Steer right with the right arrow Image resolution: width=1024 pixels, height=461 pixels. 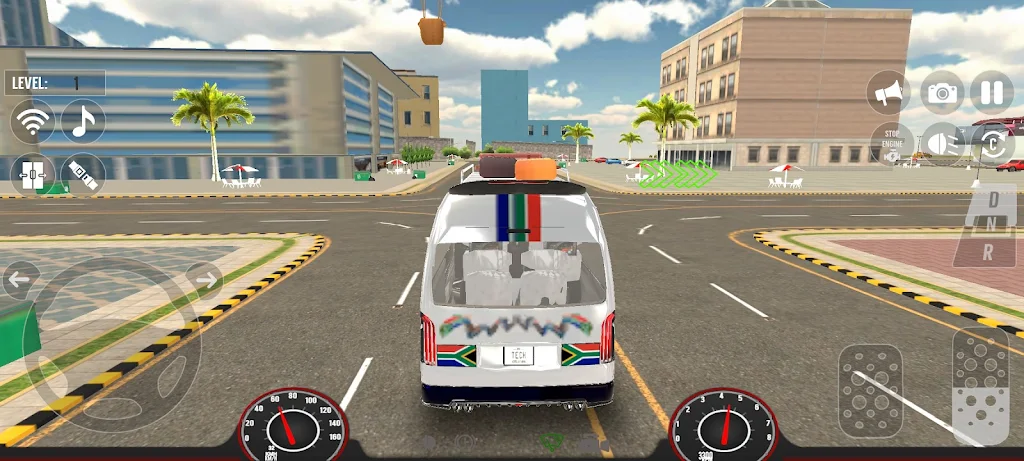[x=204, y=279]
